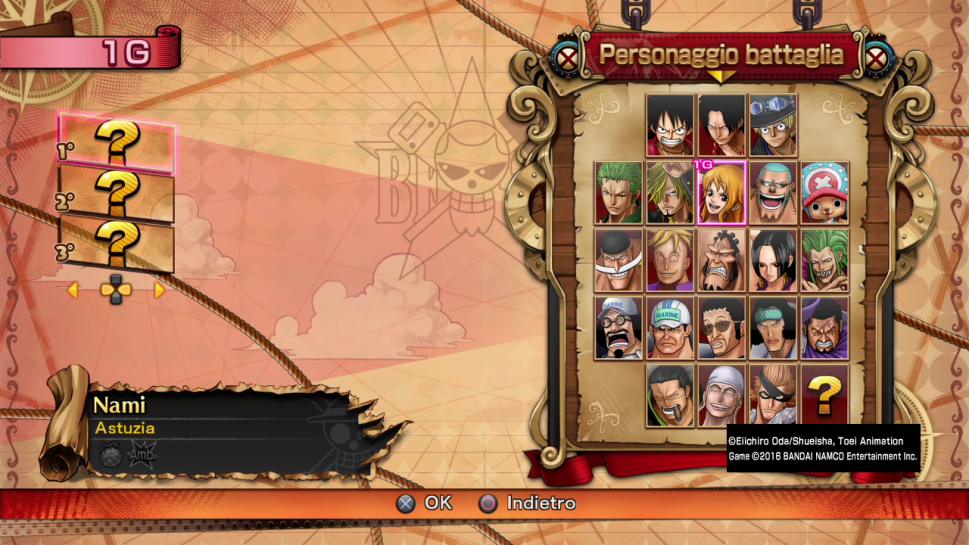Choose Blackbeard's portrait

(x=824, y=327)
